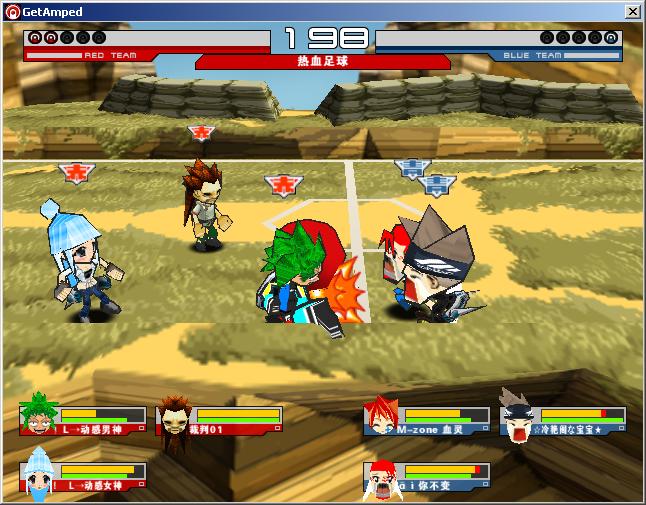Viewport: 646px width, 505px height.
Task: Select the 你不变 player panel
Action: coord(428,477)
